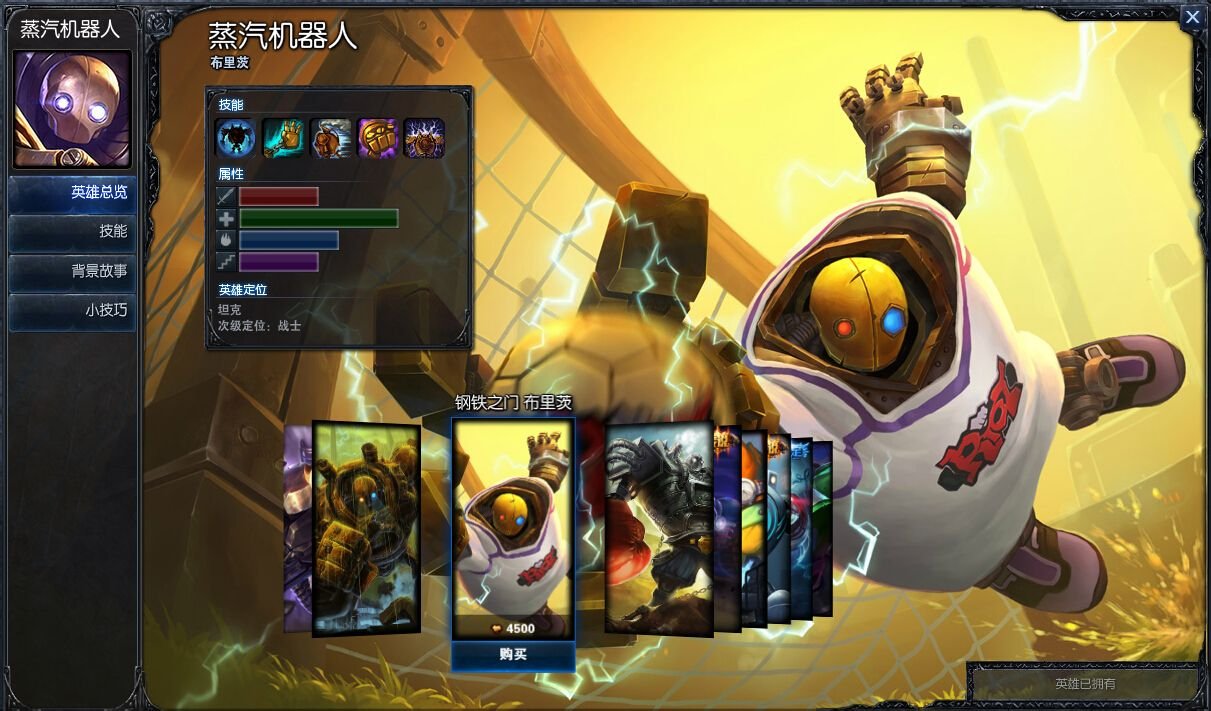The image size is (1211, 711).
Task: Buy the skin with the 购买 button
Action: tap(513, 655)
